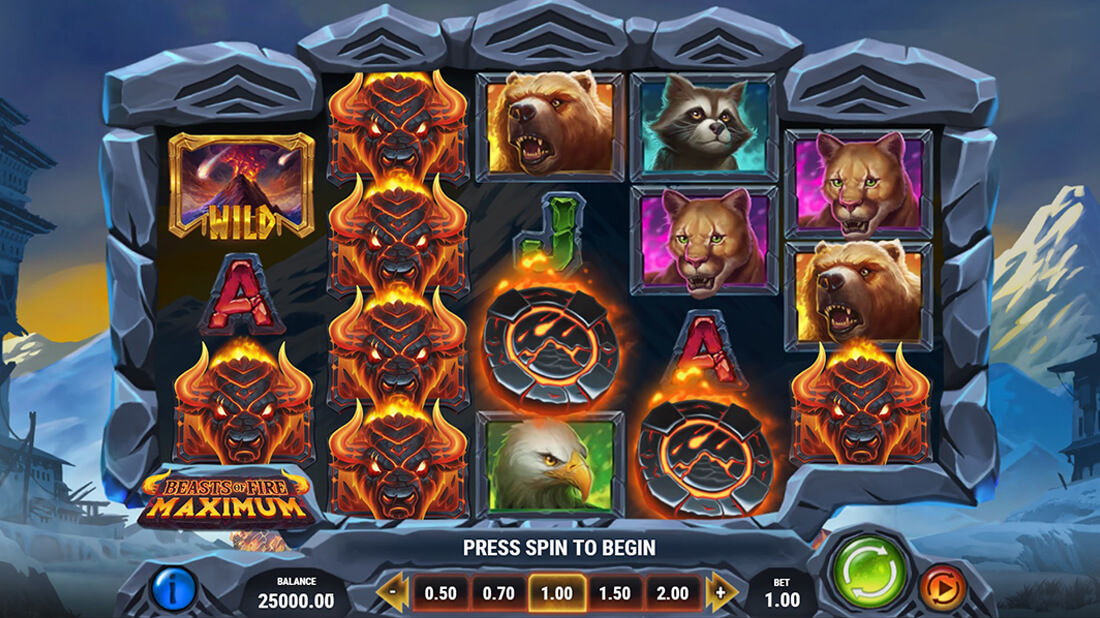Select the 0.50 bet value

[x=441, y=593]
